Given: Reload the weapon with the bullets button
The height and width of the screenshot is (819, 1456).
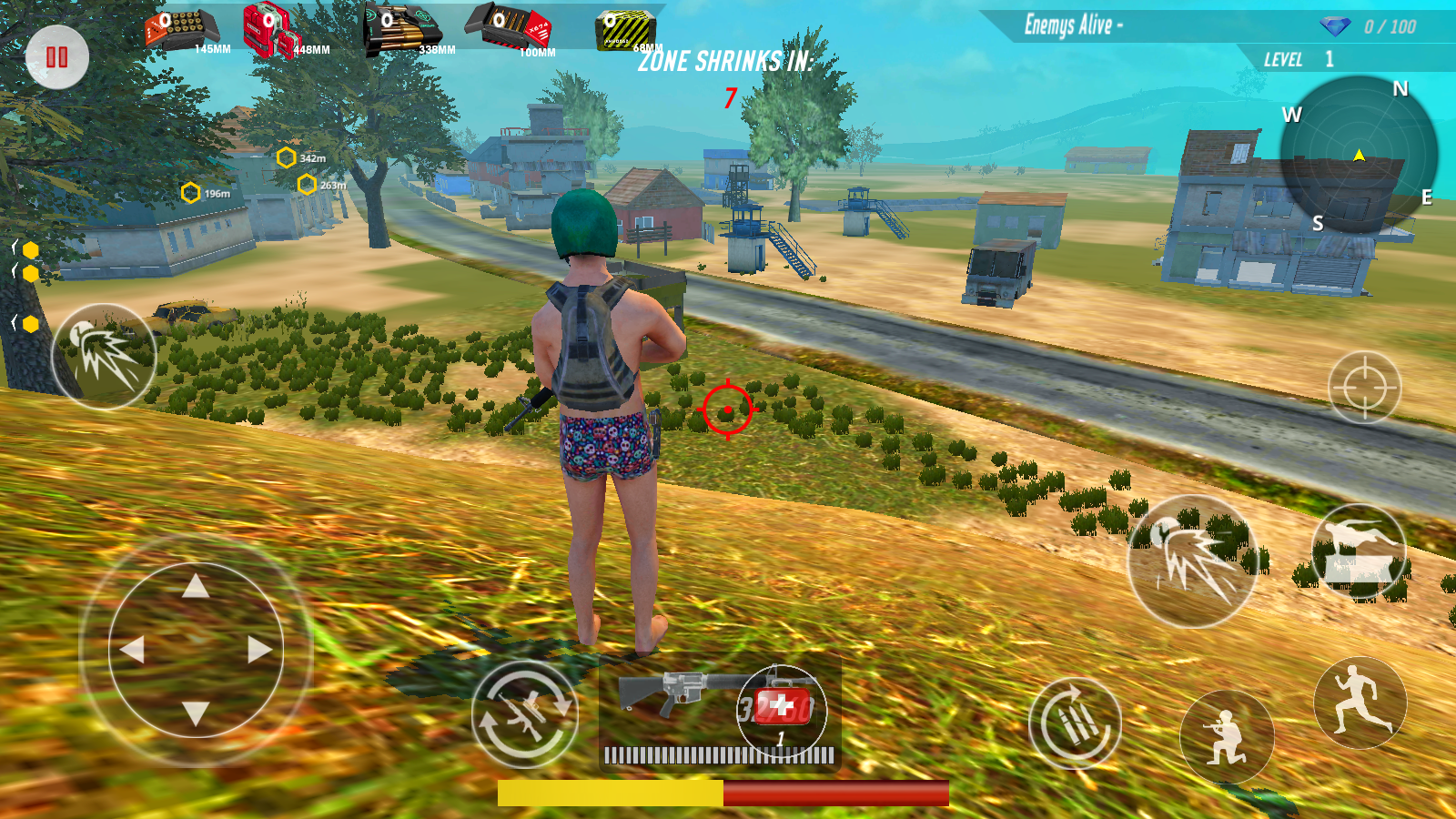Looking at the screenshot, I should pos(1075,723).
